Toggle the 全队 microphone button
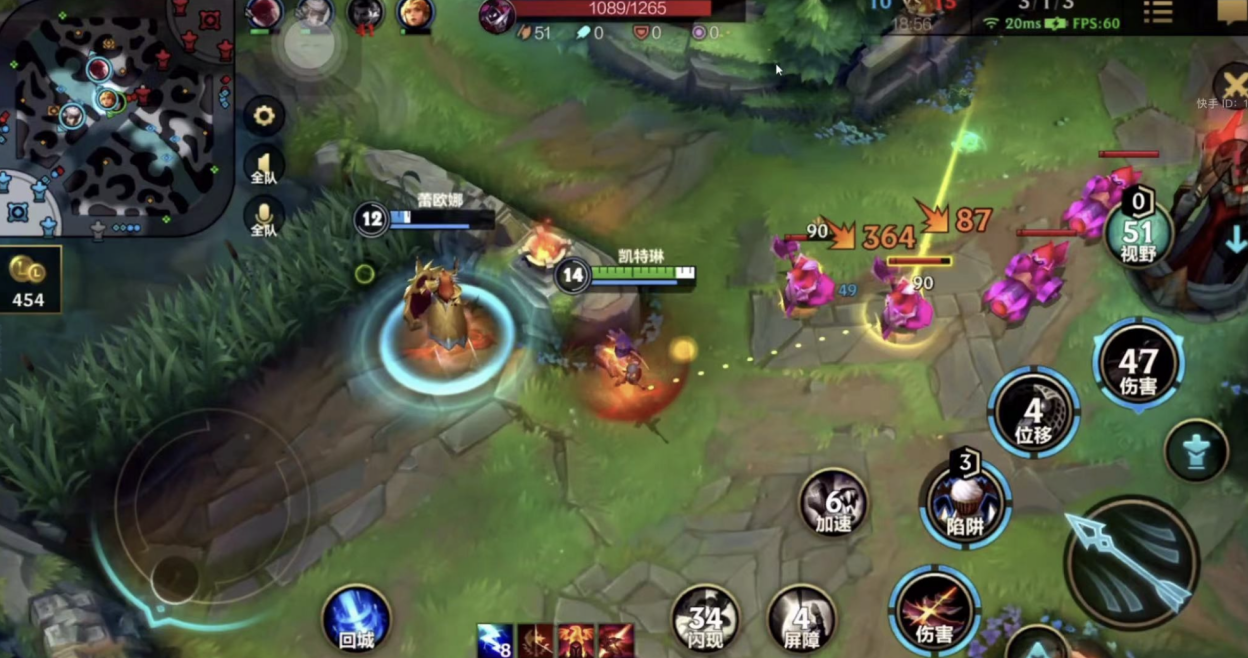Screen dimensions: 1248x658 [264, 216]
